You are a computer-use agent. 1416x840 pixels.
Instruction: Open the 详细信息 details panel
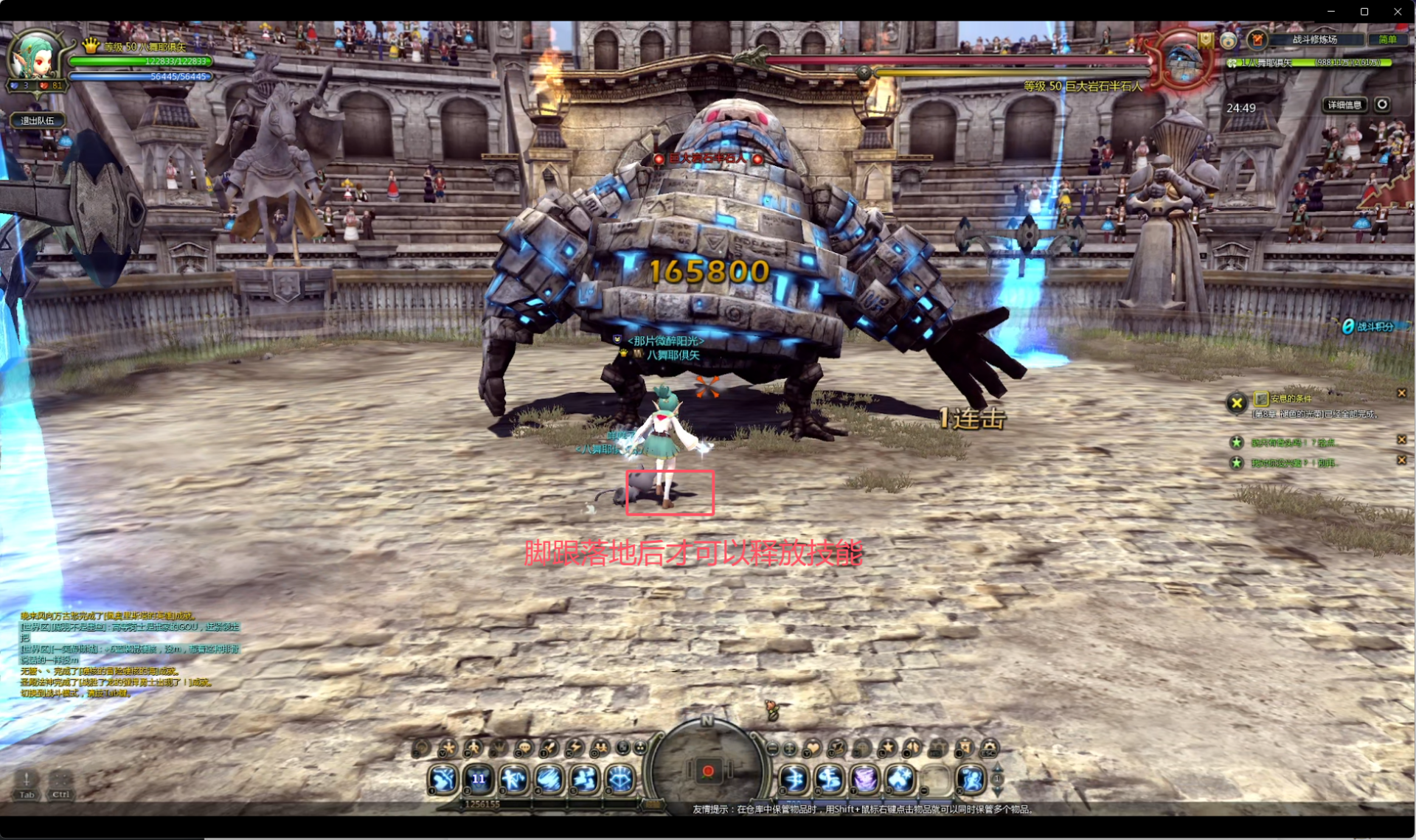click(x=1344, y=105)
